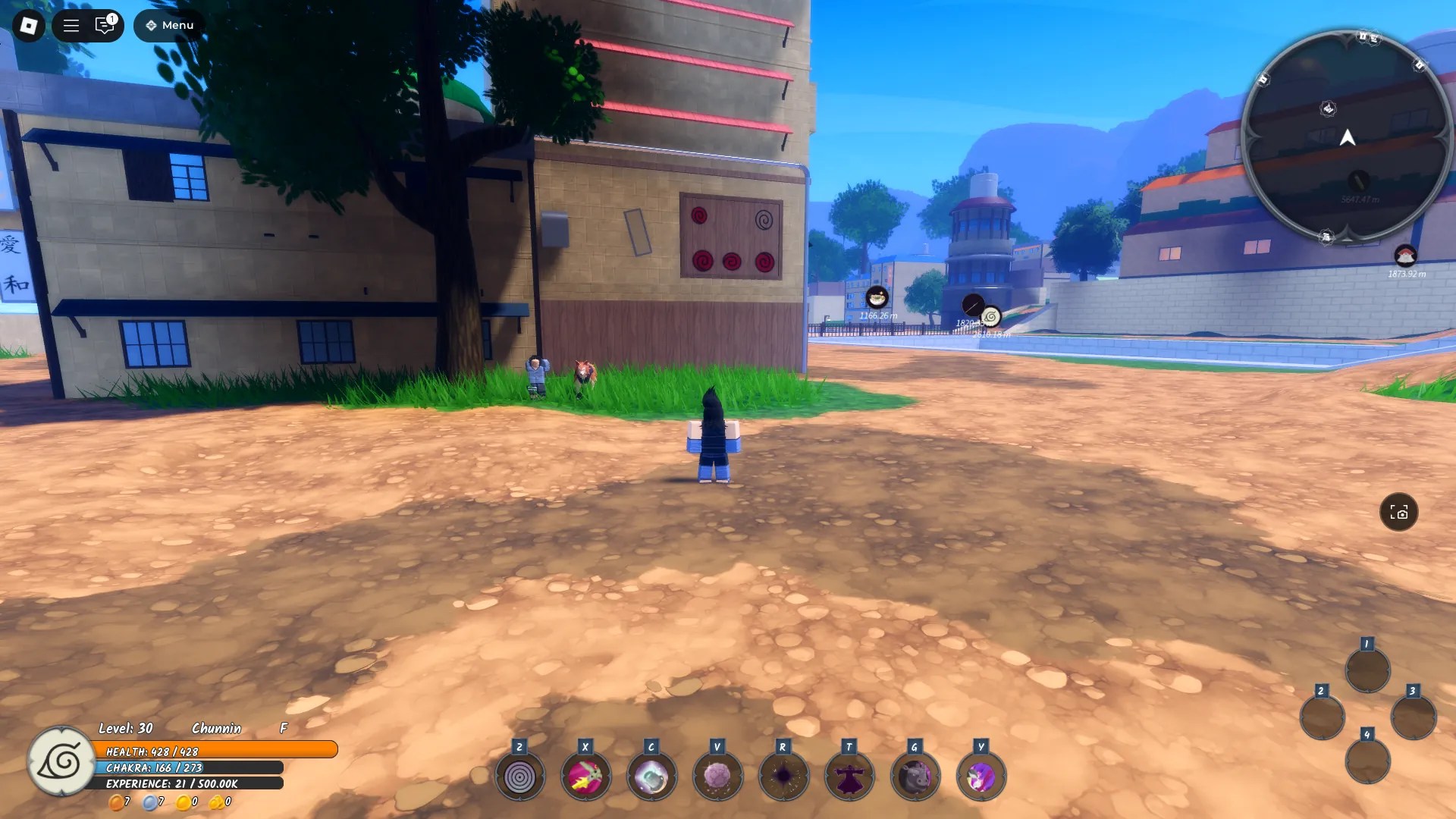The height and width of the screenshot is (819, 1456).
Task: Click the Roblox logo in top-left corner
Action: [30, 25]
